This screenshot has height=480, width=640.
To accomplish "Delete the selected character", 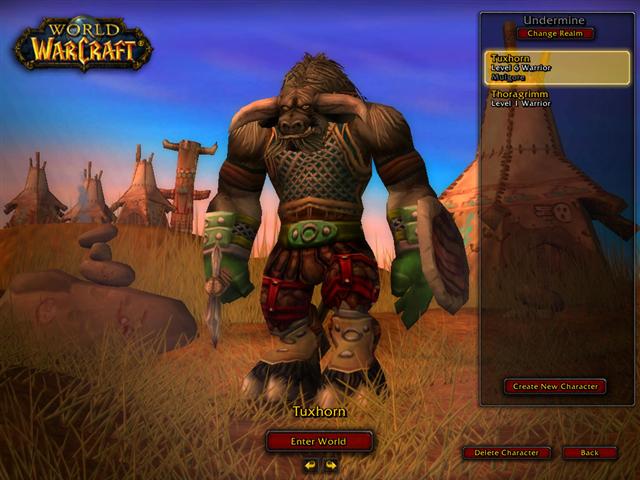I will point(507,453).
